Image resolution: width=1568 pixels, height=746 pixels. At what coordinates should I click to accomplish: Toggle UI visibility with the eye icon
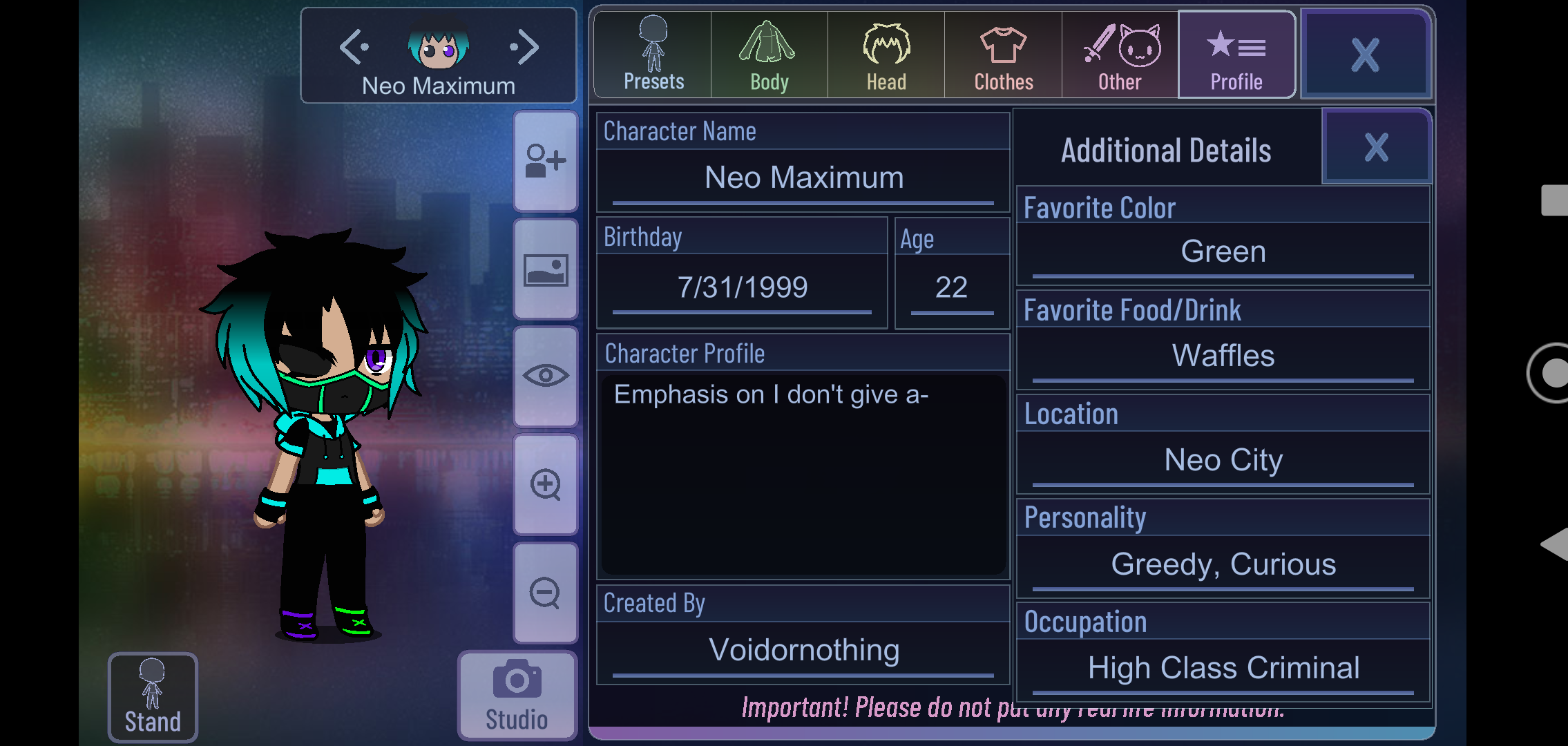pos(545,376)
